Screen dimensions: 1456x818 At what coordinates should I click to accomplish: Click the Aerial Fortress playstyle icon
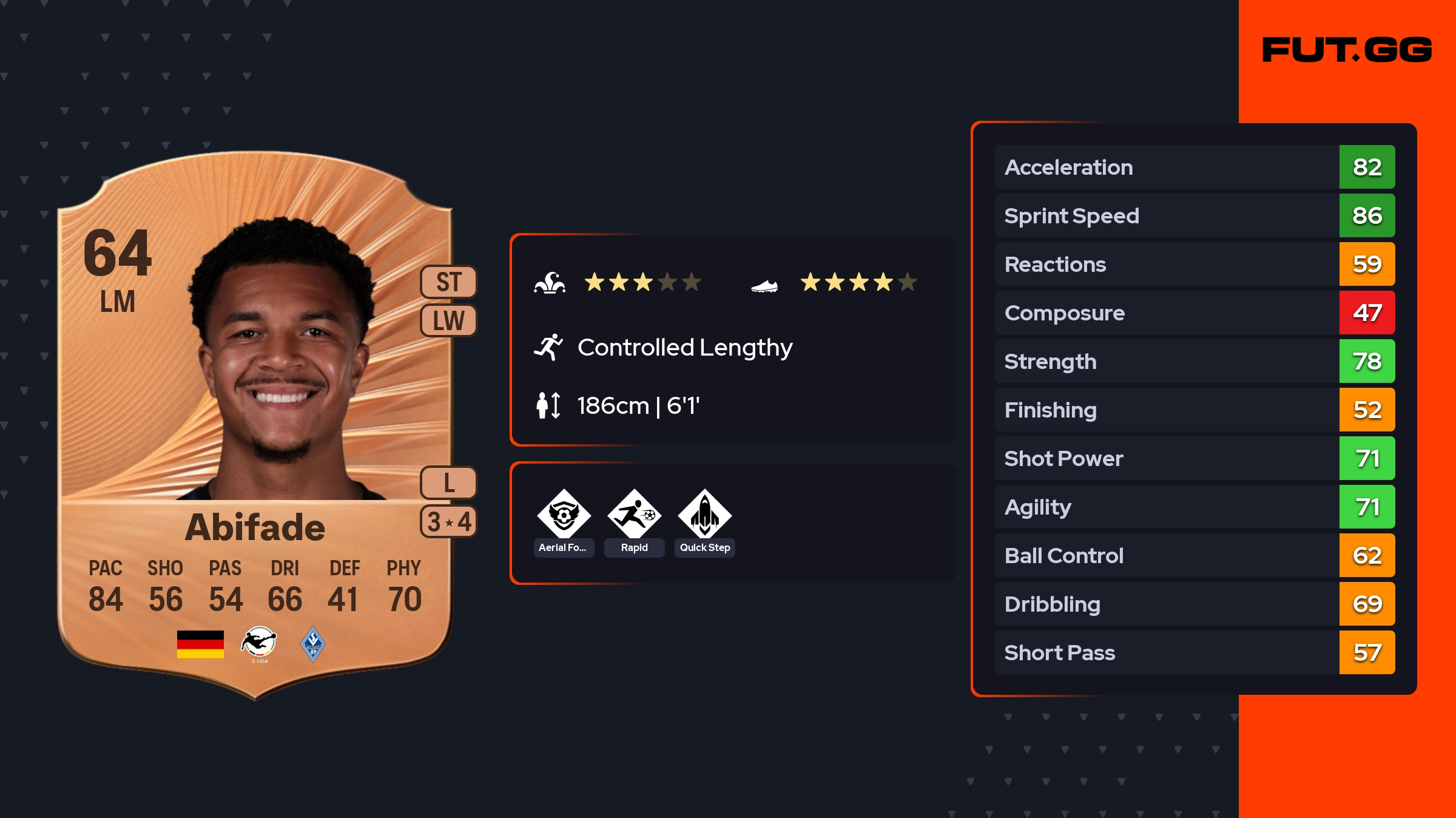(564, 515)
